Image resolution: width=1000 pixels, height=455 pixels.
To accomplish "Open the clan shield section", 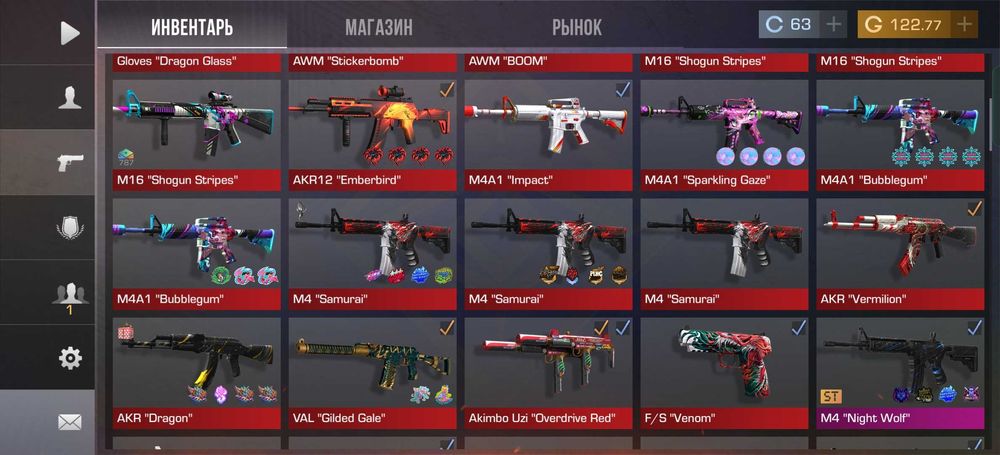I will [x=69, y=227].
